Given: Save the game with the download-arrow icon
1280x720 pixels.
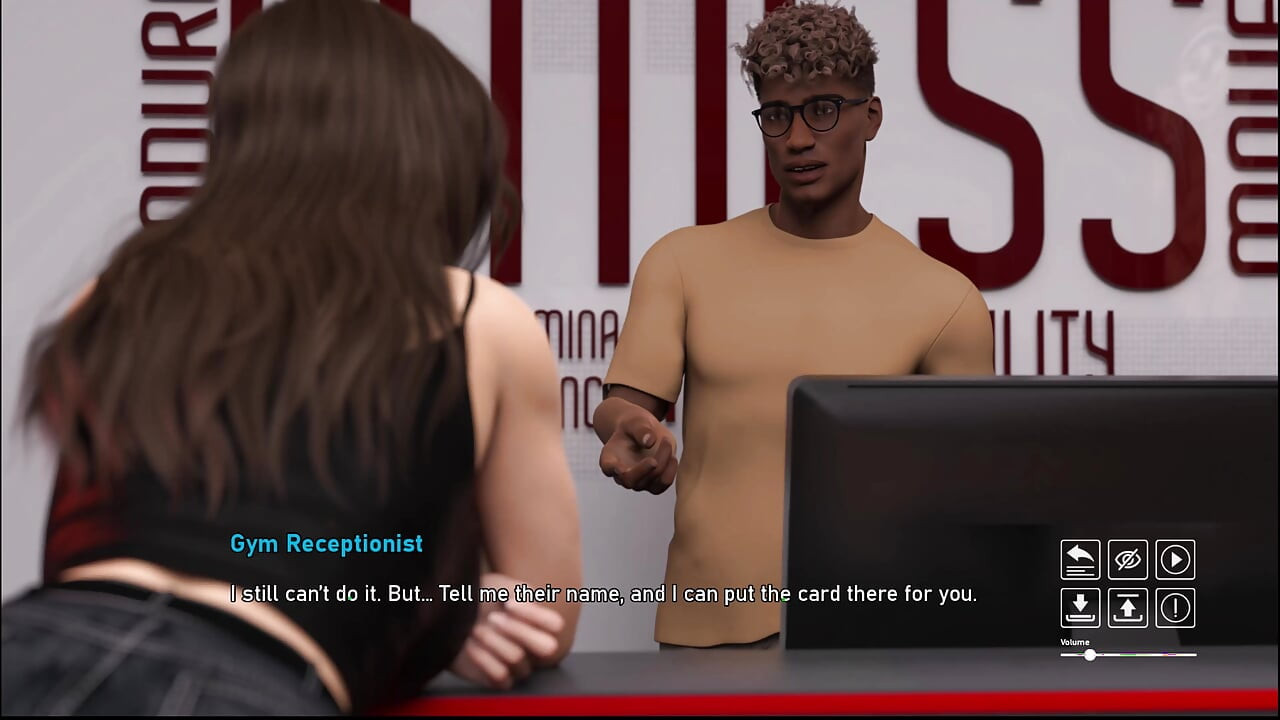Looking at the screenshot, I should pyautogui.click(x=1080, y=608).
